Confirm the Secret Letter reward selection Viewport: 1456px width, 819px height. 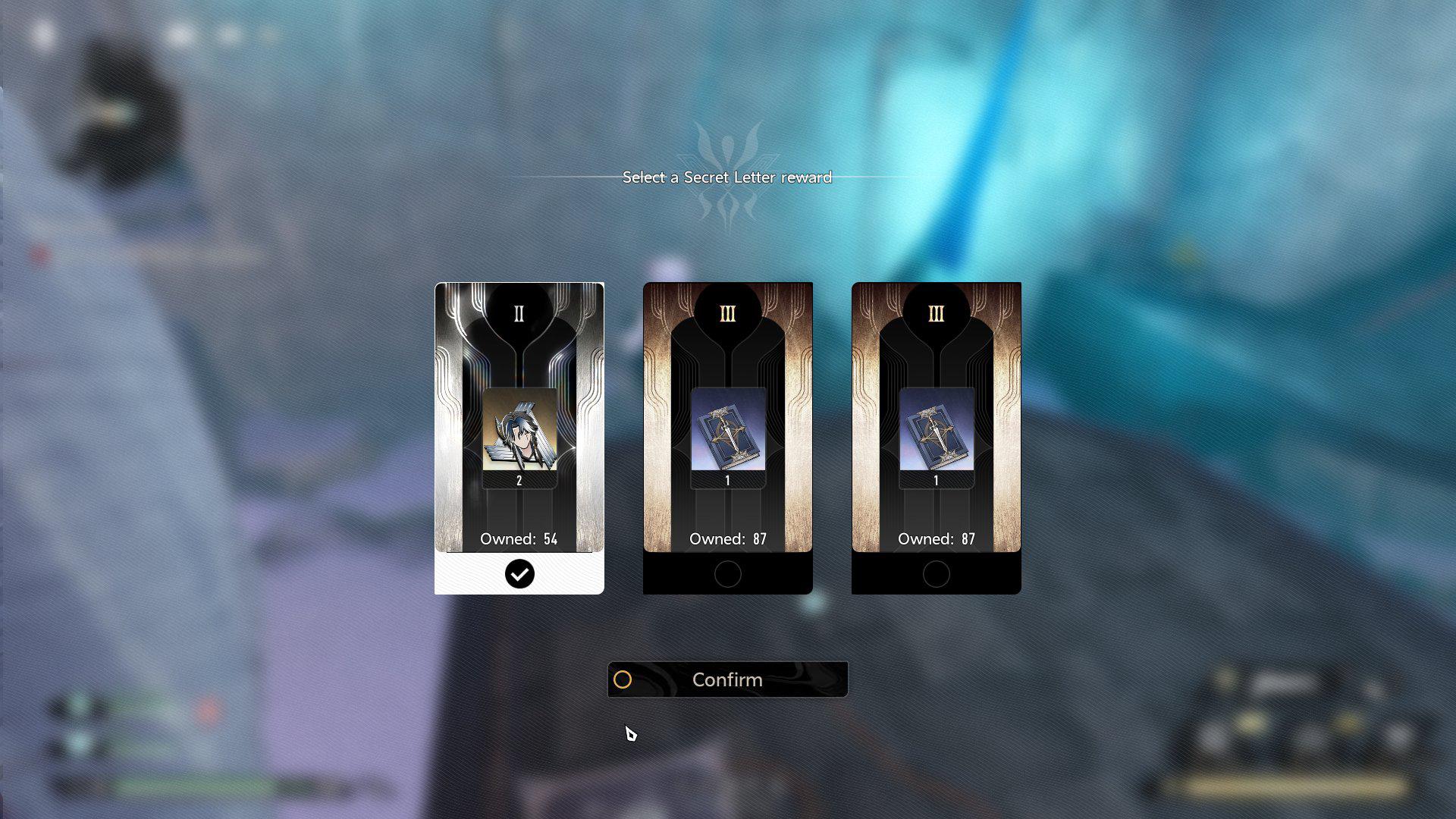click(x=727, y=679)
